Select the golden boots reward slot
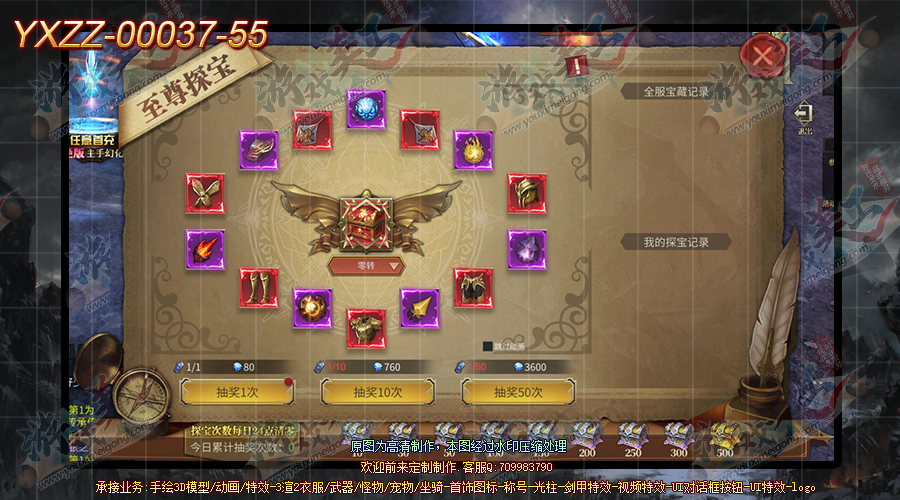This screenshot has width=900, height=500. (x=259, y=288)
